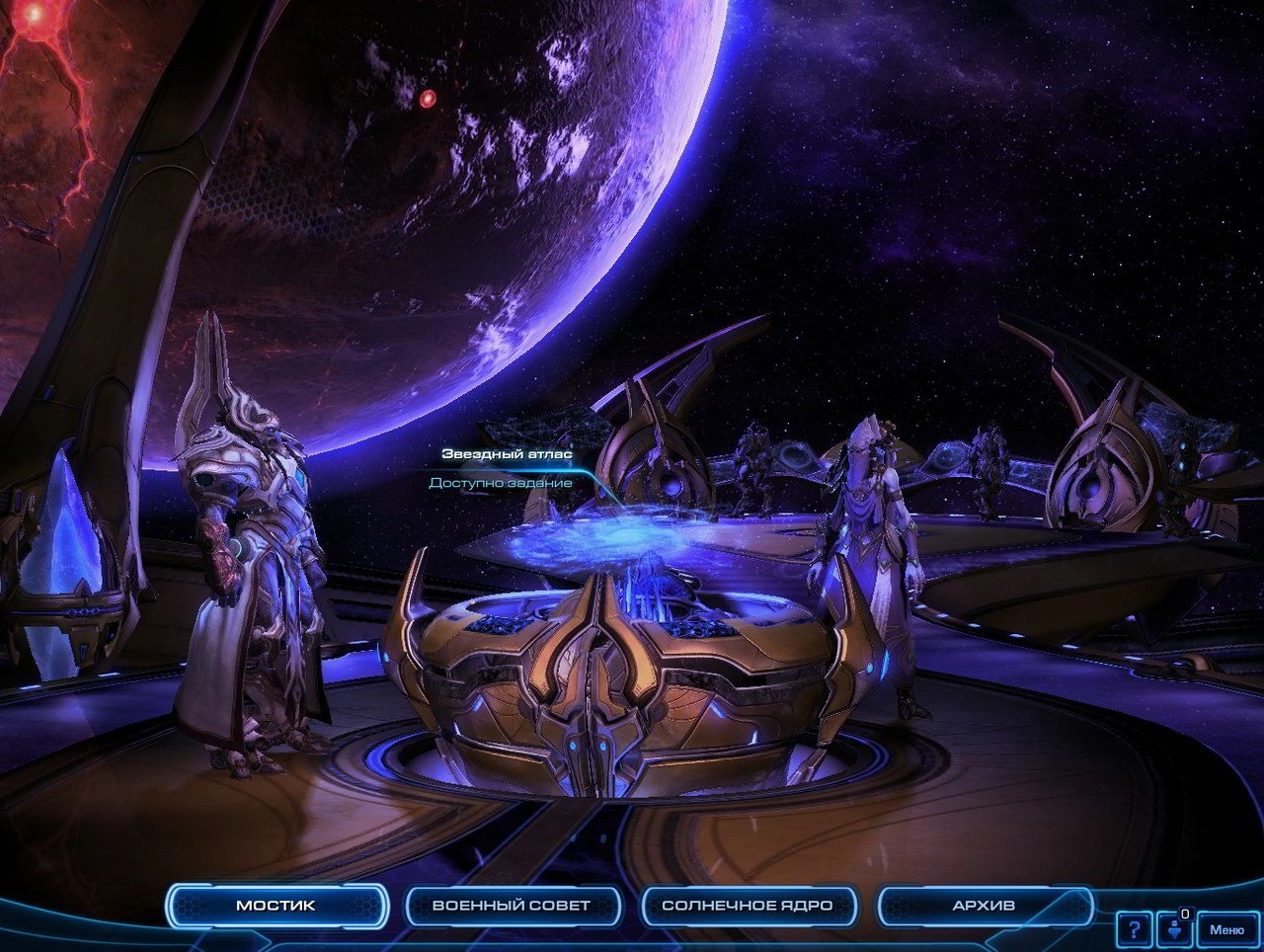Open the Меню button
This screenshot has width=1264, height=952.
tap(1226, 929)
